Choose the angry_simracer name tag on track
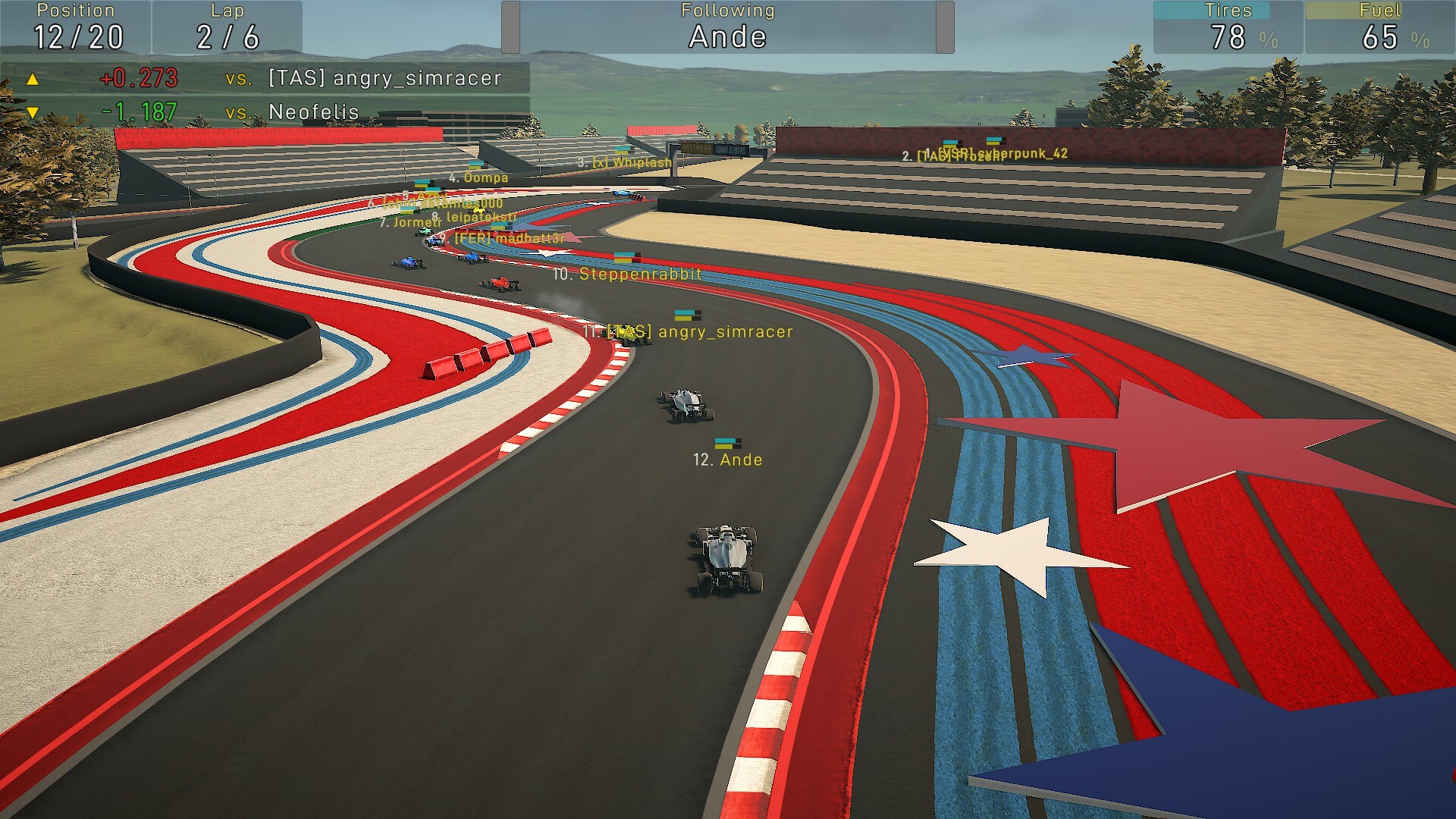This screenshot has width=1456, height=819. [x=689, y=331]
